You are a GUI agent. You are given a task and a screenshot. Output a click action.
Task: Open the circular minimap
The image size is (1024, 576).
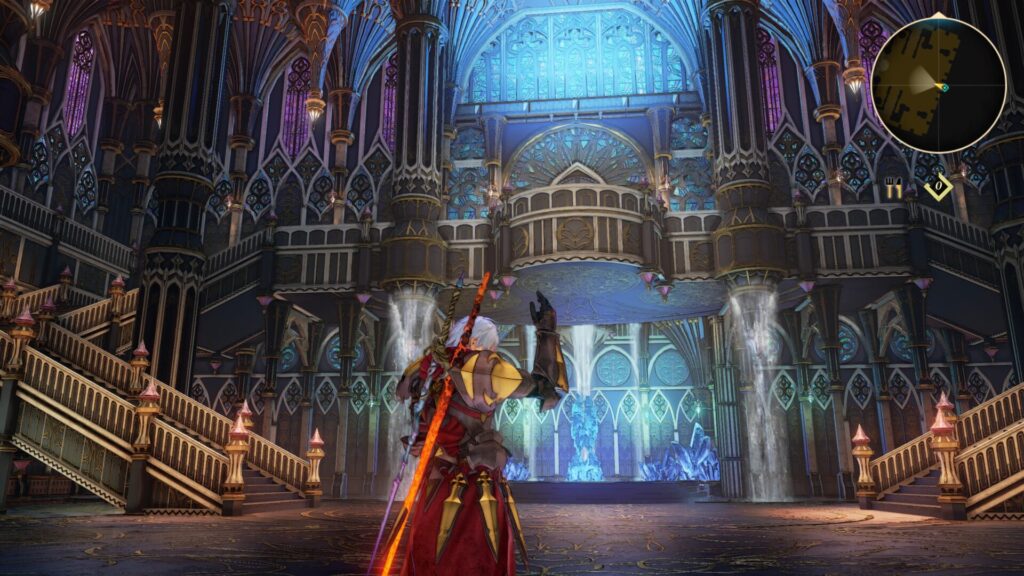(937, 85)
